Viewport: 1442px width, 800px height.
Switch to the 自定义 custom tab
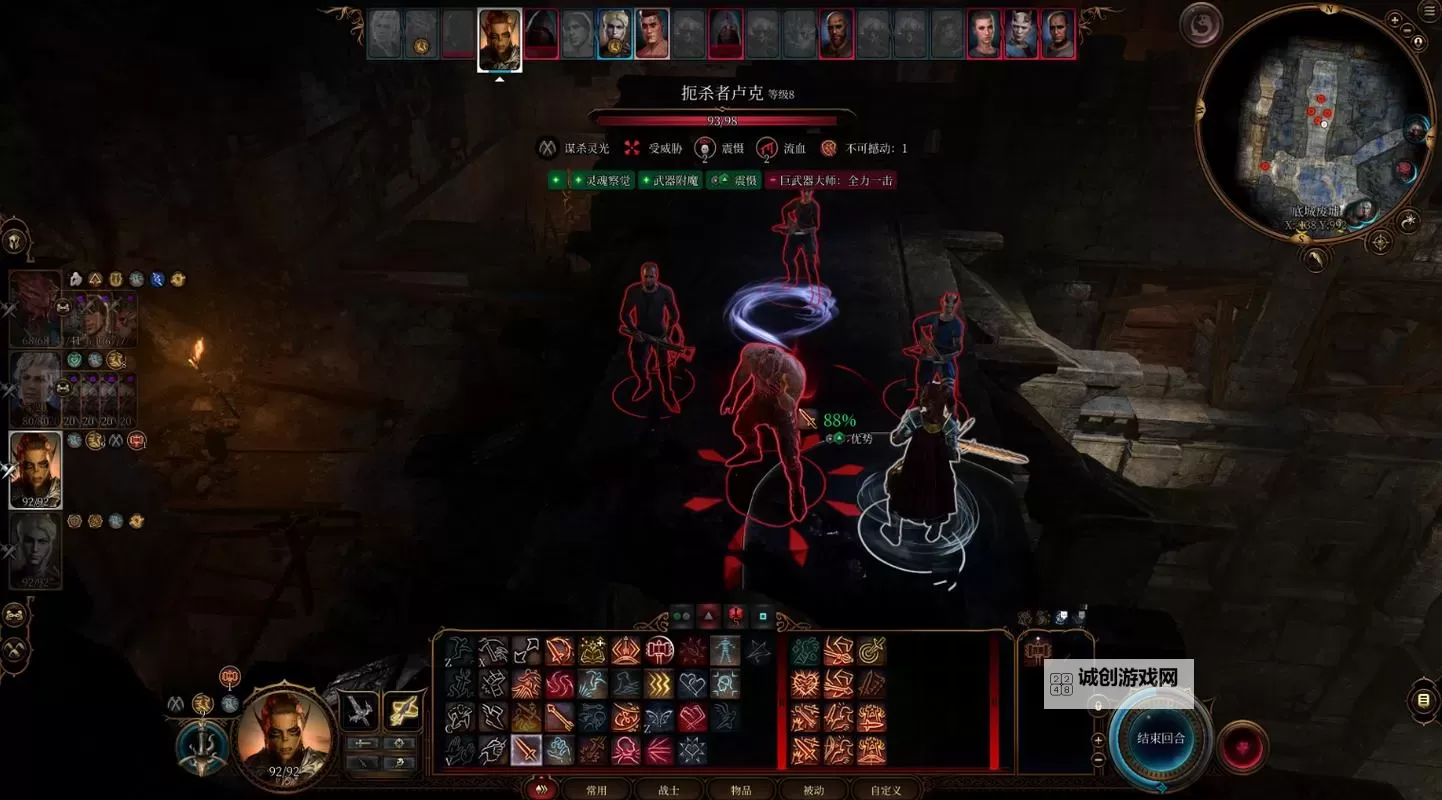tap(886, 790)
